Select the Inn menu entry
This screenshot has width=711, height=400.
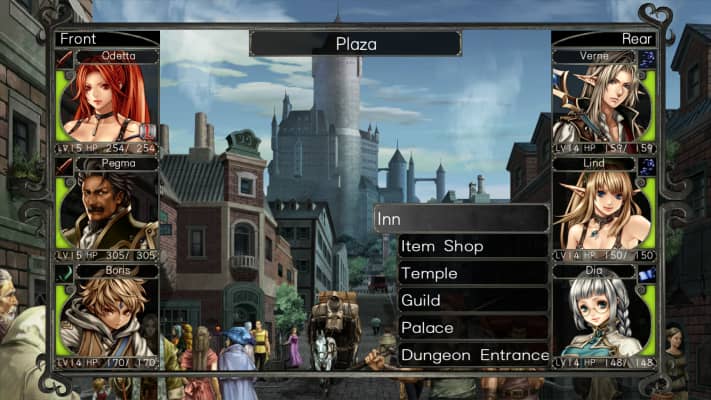point(461,218)
